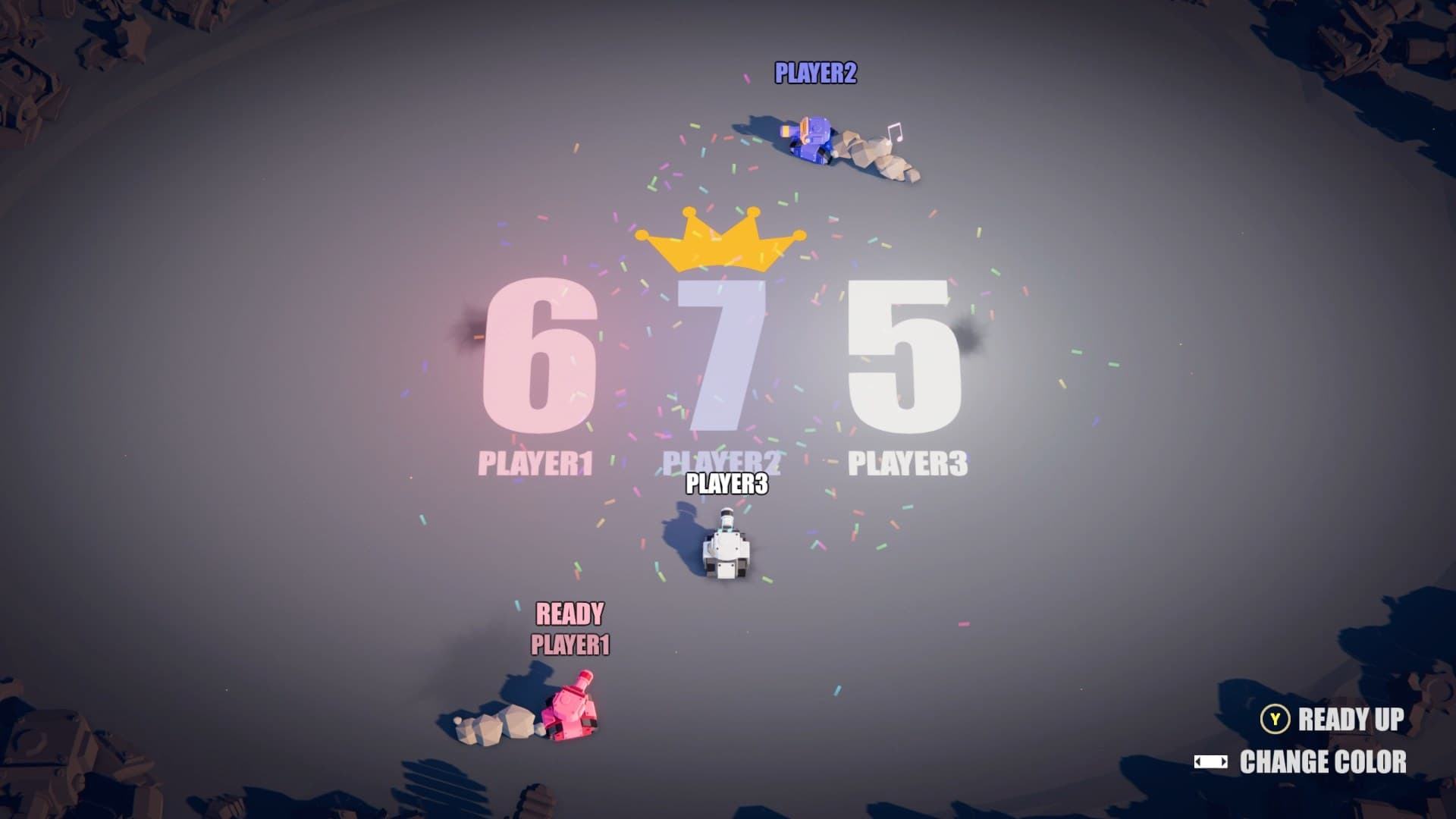Click the left arrow of the color changer
This screenshot has width=1456, height=819.
(1197, 762)
